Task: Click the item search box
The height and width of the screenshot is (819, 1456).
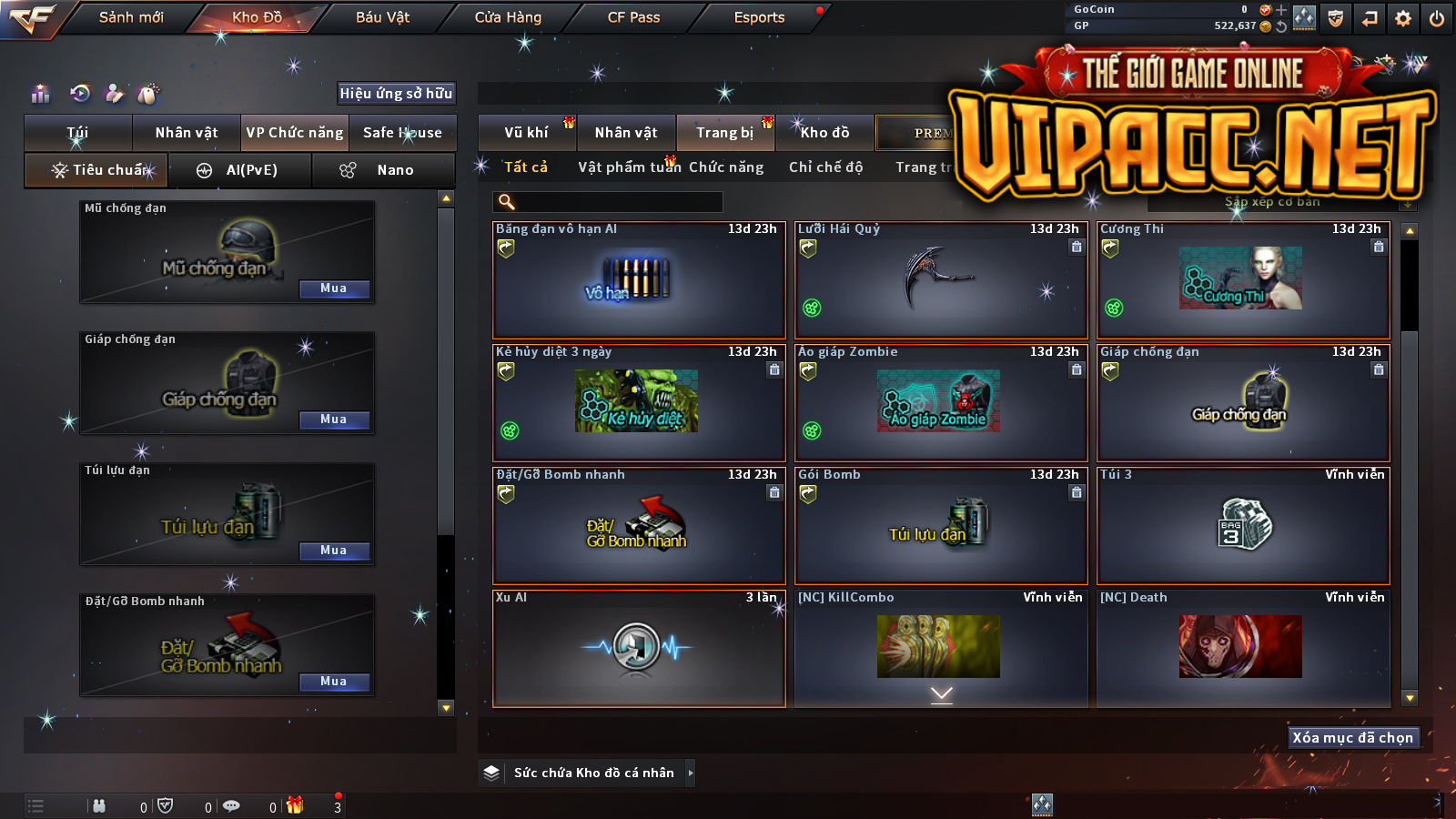Action: coord(608,202)
